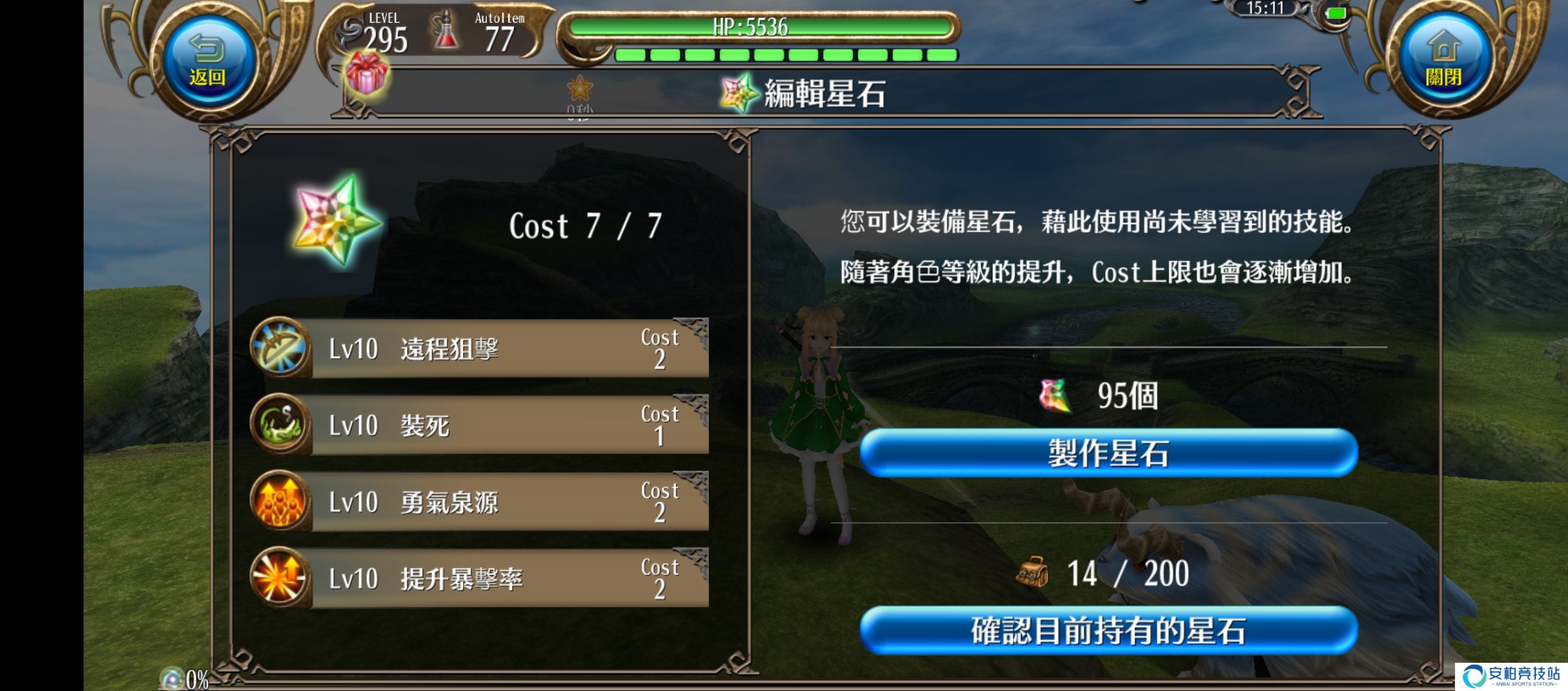Select the Lv10 勇氣泉源 star gem

pos(481,502)
